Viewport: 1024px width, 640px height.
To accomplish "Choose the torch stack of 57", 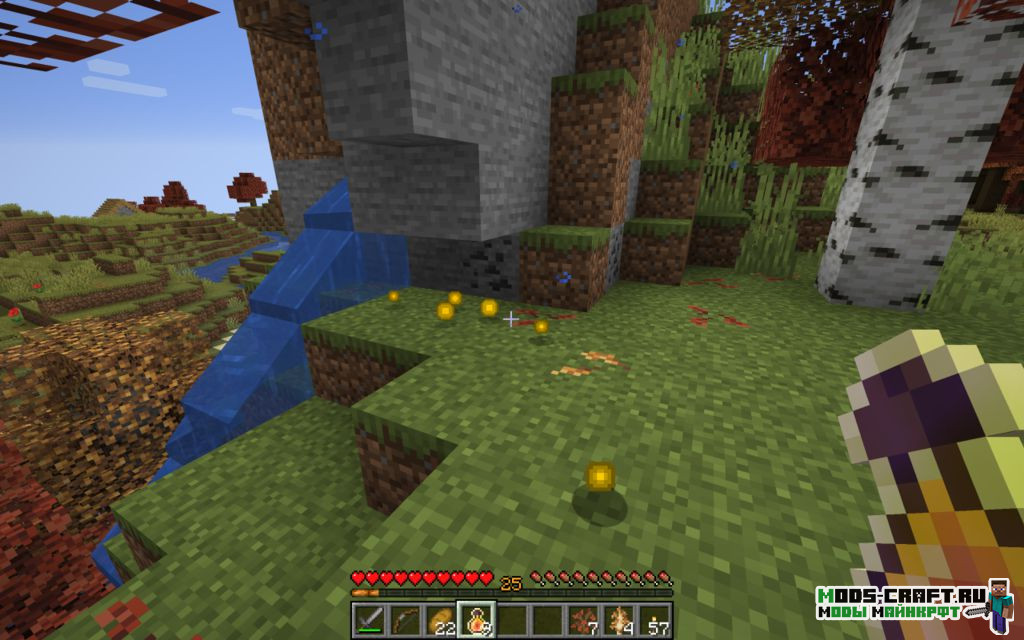I will (656, 618).
